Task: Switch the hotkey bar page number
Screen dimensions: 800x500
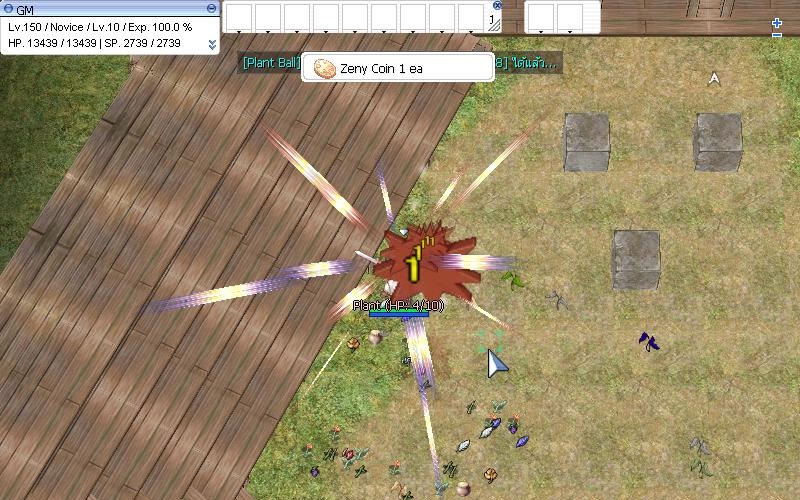Action: coord(492,19)
